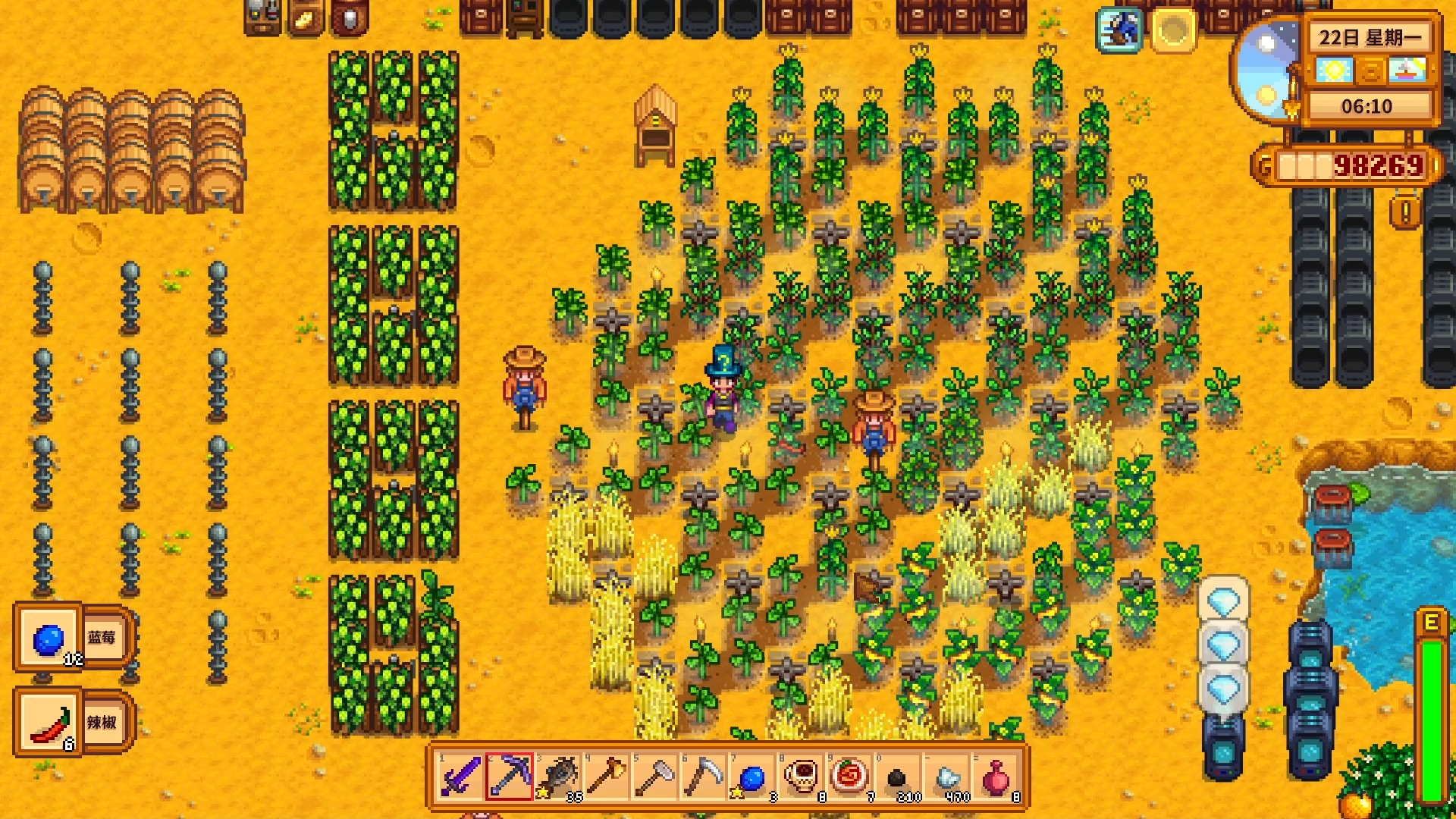Select the coffee cup slot
This screenshot has height=819, width=1456.
802,777
